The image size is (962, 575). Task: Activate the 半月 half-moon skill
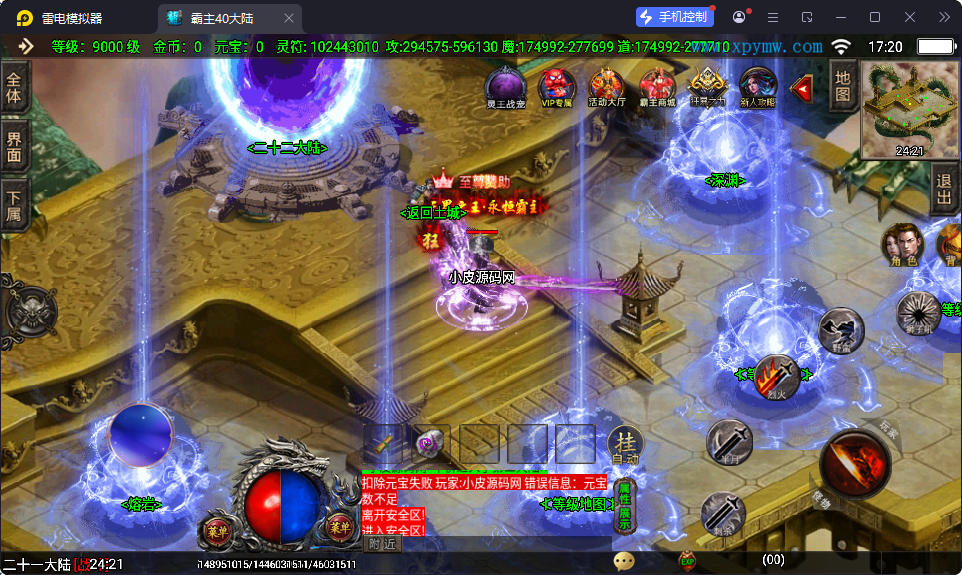click(x=730, y=441)
